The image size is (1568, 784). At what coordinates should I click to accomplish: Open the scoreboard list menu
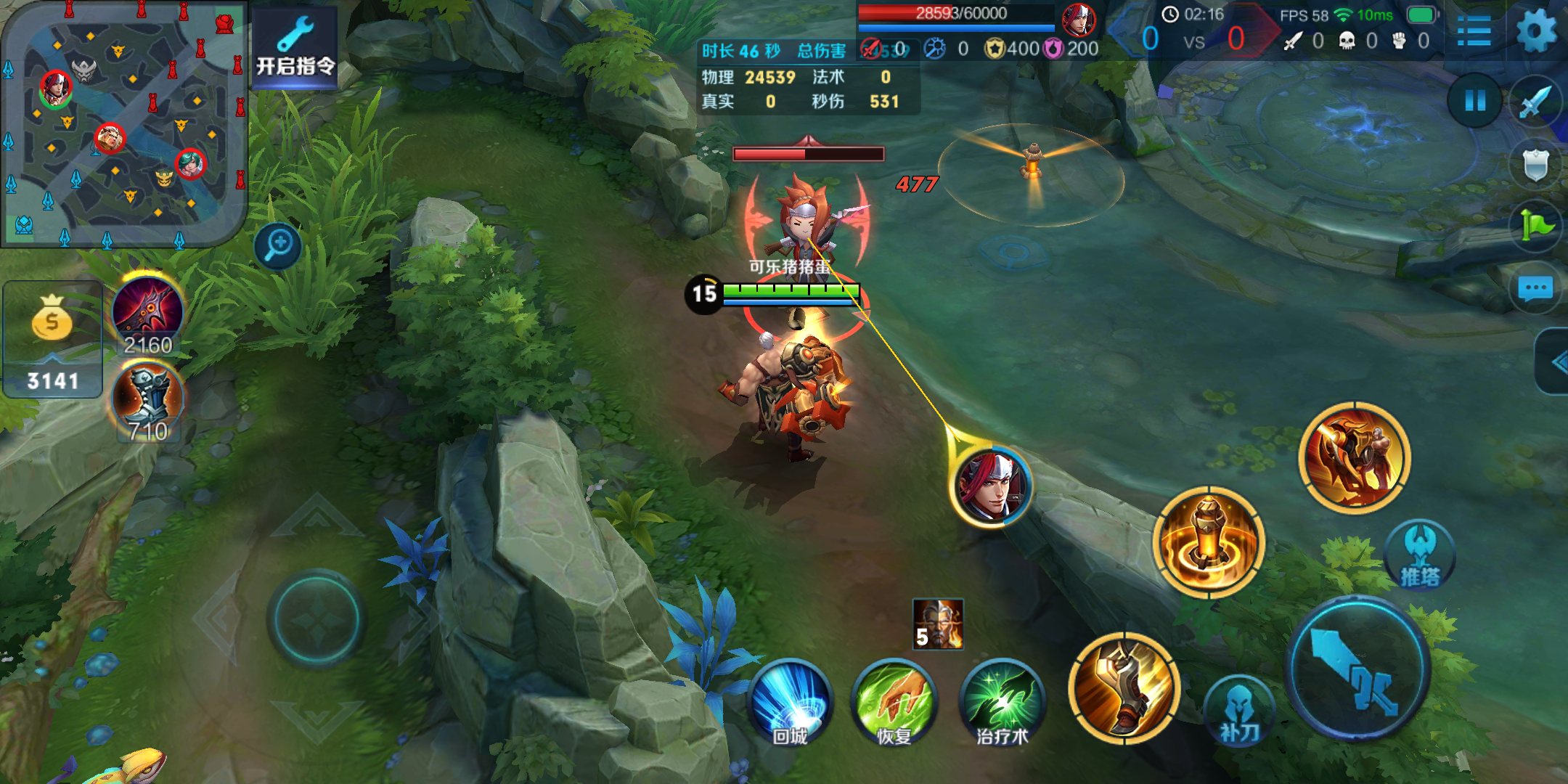(x=1474, y=32)
